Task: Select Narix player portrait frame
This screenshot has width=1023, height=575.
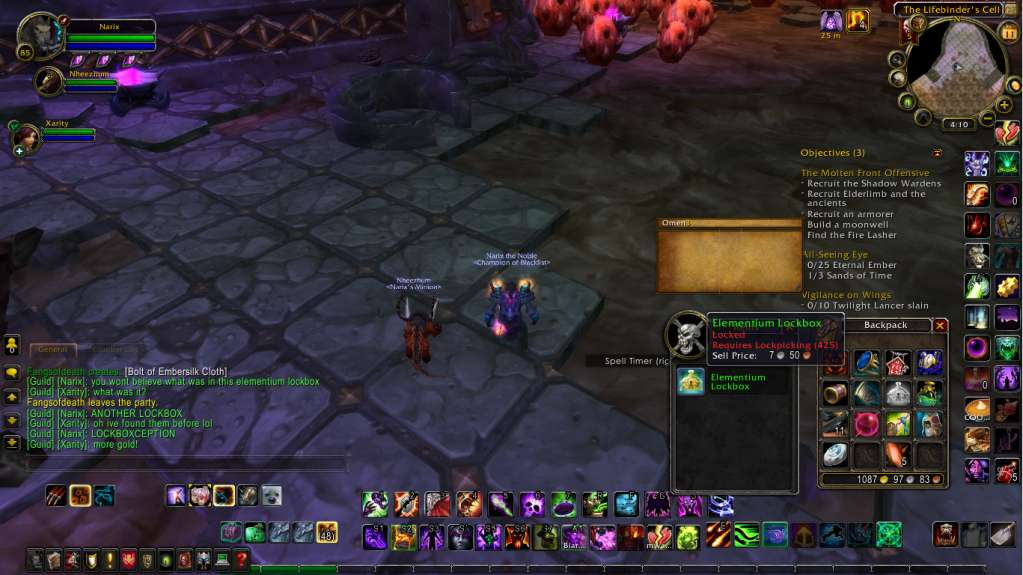Action: click(x=40, y=35)
